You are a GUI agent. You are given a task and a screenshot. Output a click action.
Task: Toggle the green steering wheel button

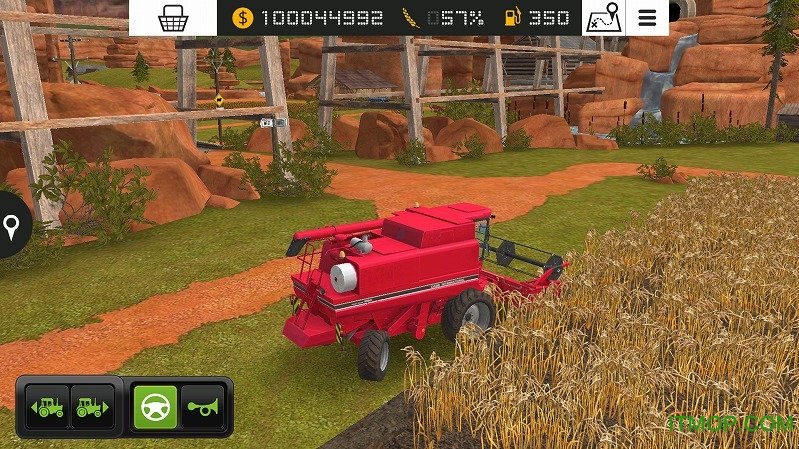coord(155,407)
